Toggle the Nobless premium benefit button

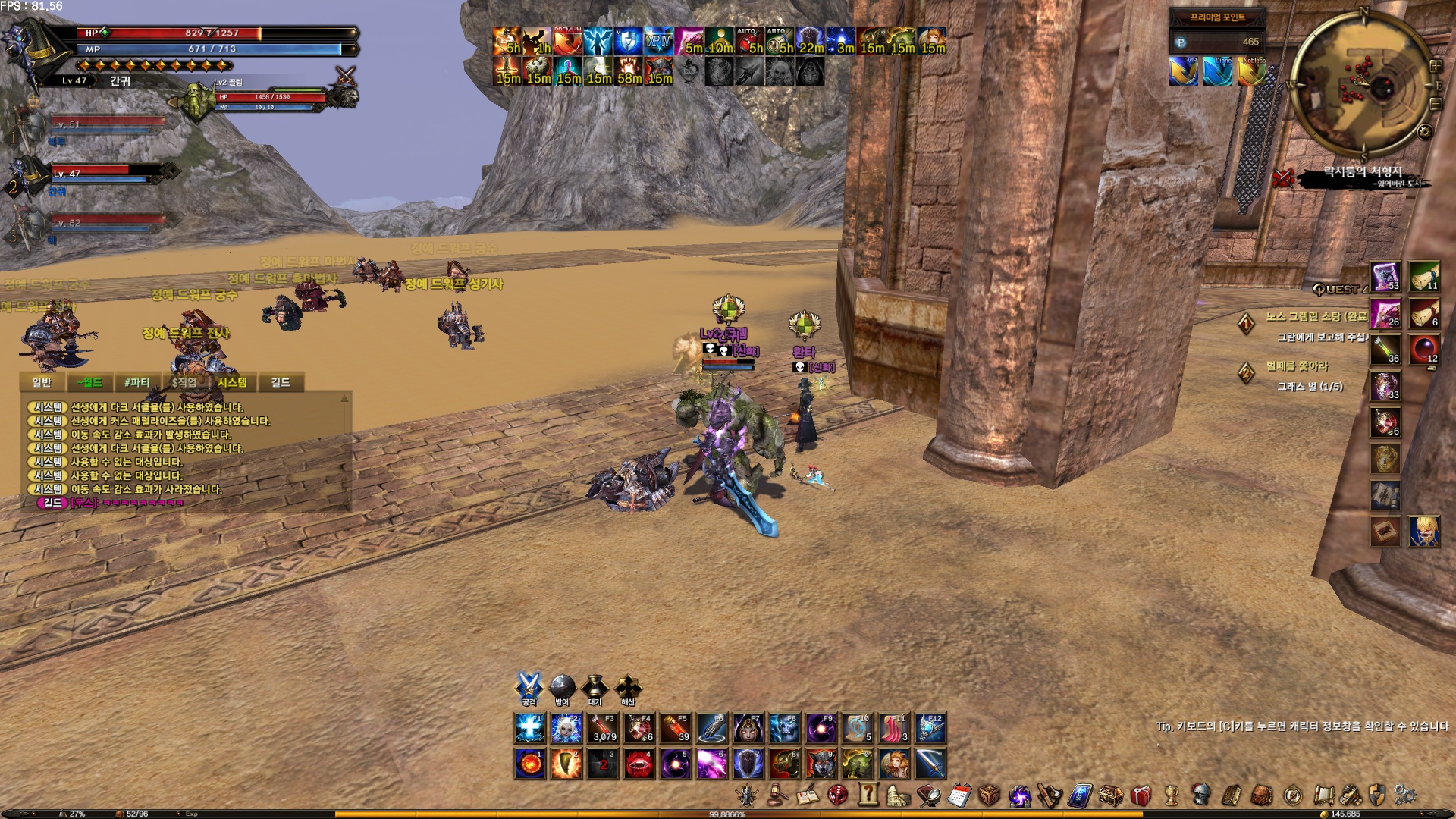point(1252,72)
